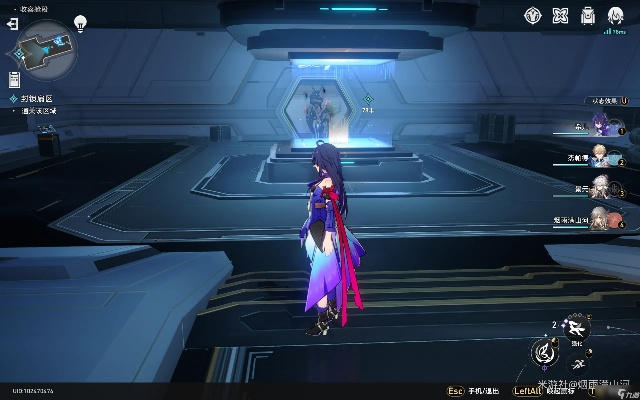Open the shield-shaped icon in top bar
The height and width of the screenshot is (400, 640).
point(533,15)
